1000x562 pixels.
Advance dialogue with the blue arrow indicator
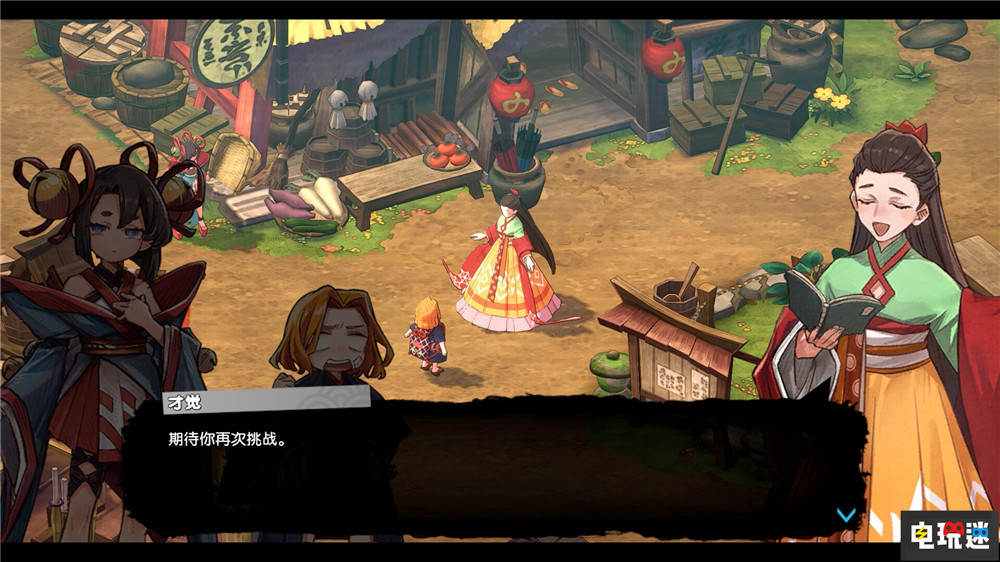tap(846, 515)
